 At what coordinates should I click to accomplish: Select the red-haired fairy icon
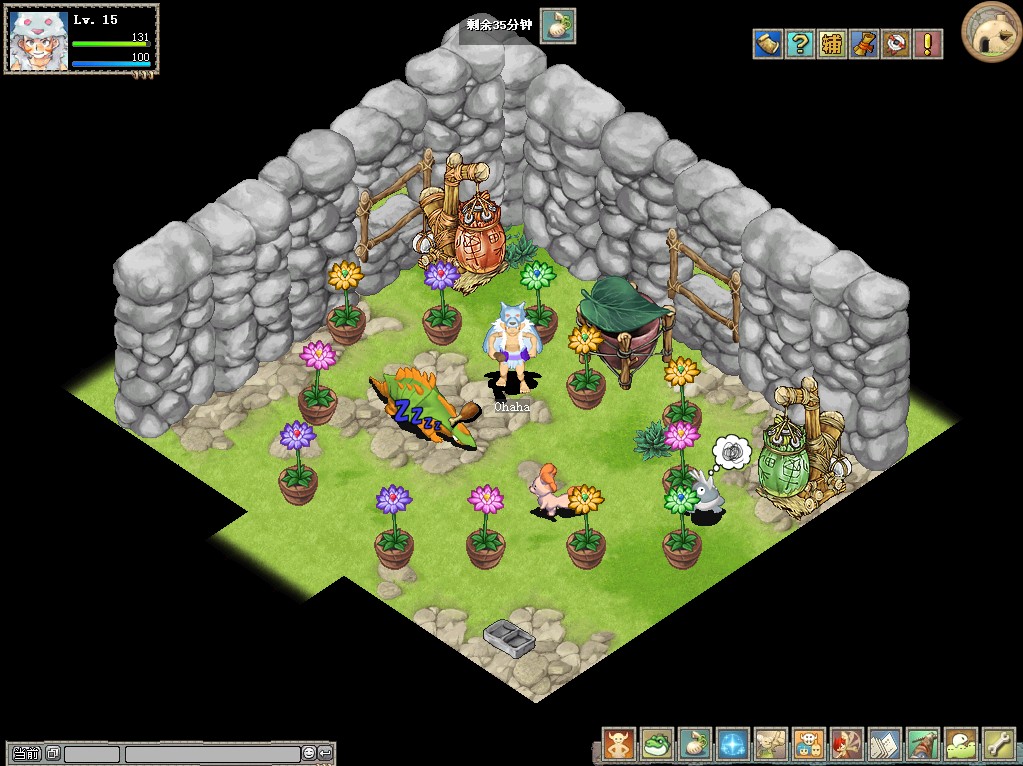pos(847,745)
